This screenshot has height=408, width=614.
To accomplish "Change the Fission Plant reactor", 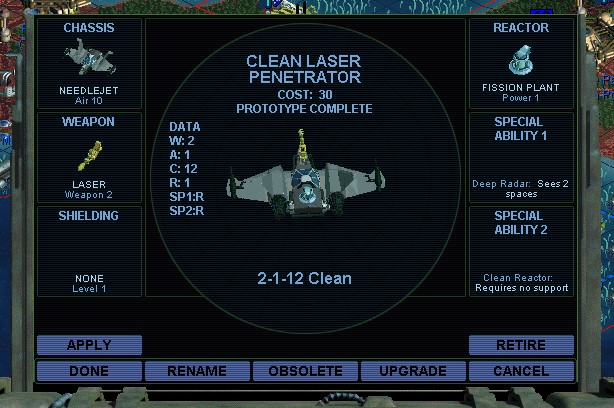I will point(521,62).
